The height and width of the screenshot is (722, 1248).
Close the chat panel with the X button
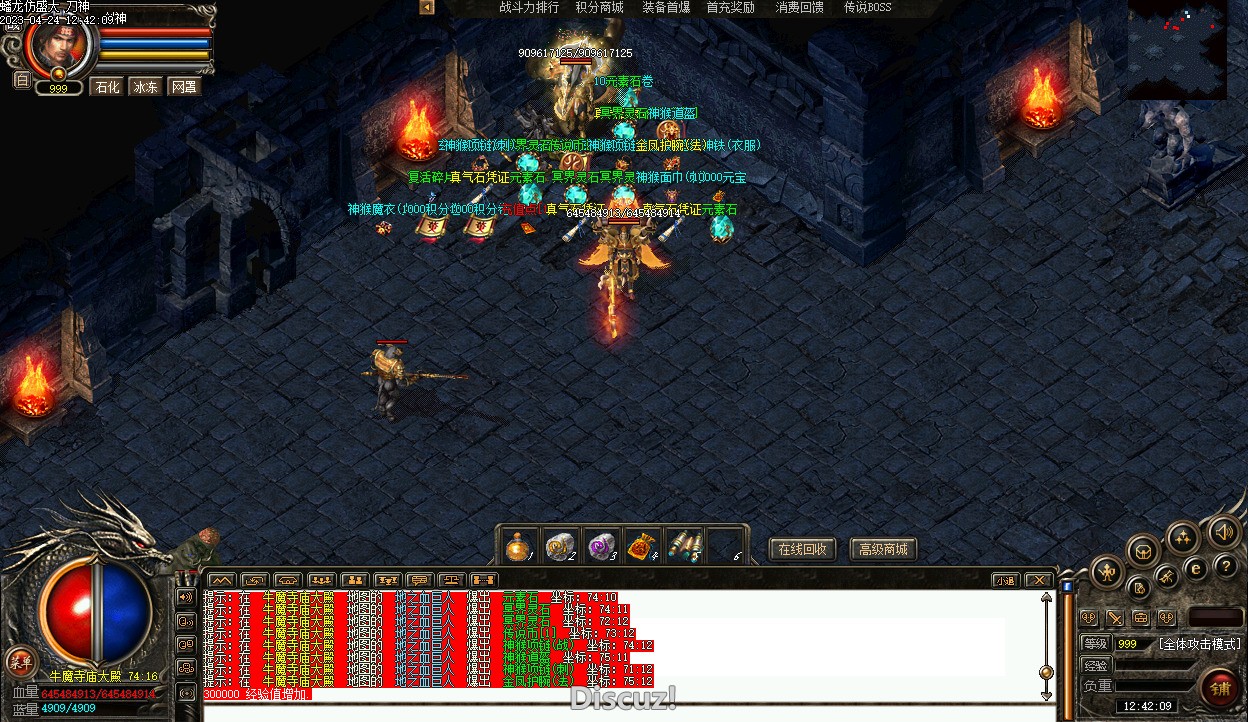(1039, 580)
